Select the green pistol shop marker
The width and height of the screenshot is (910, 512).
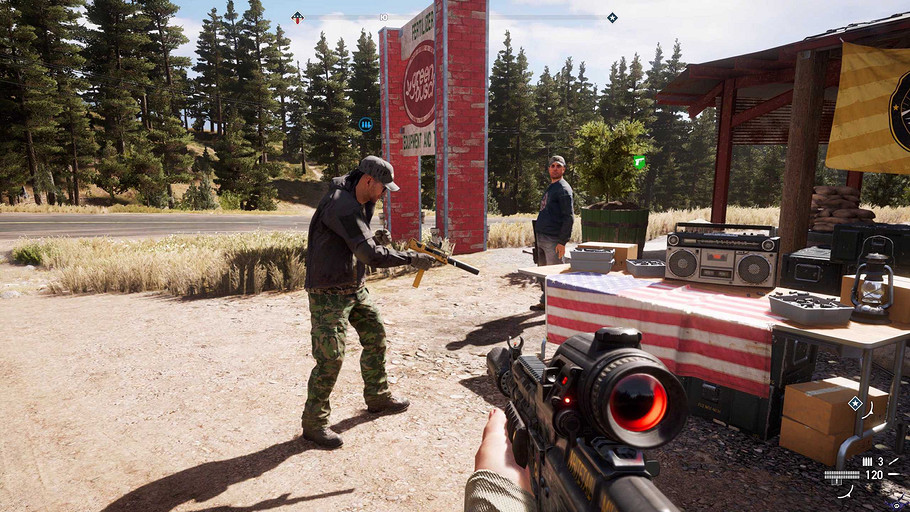[639, 161]
